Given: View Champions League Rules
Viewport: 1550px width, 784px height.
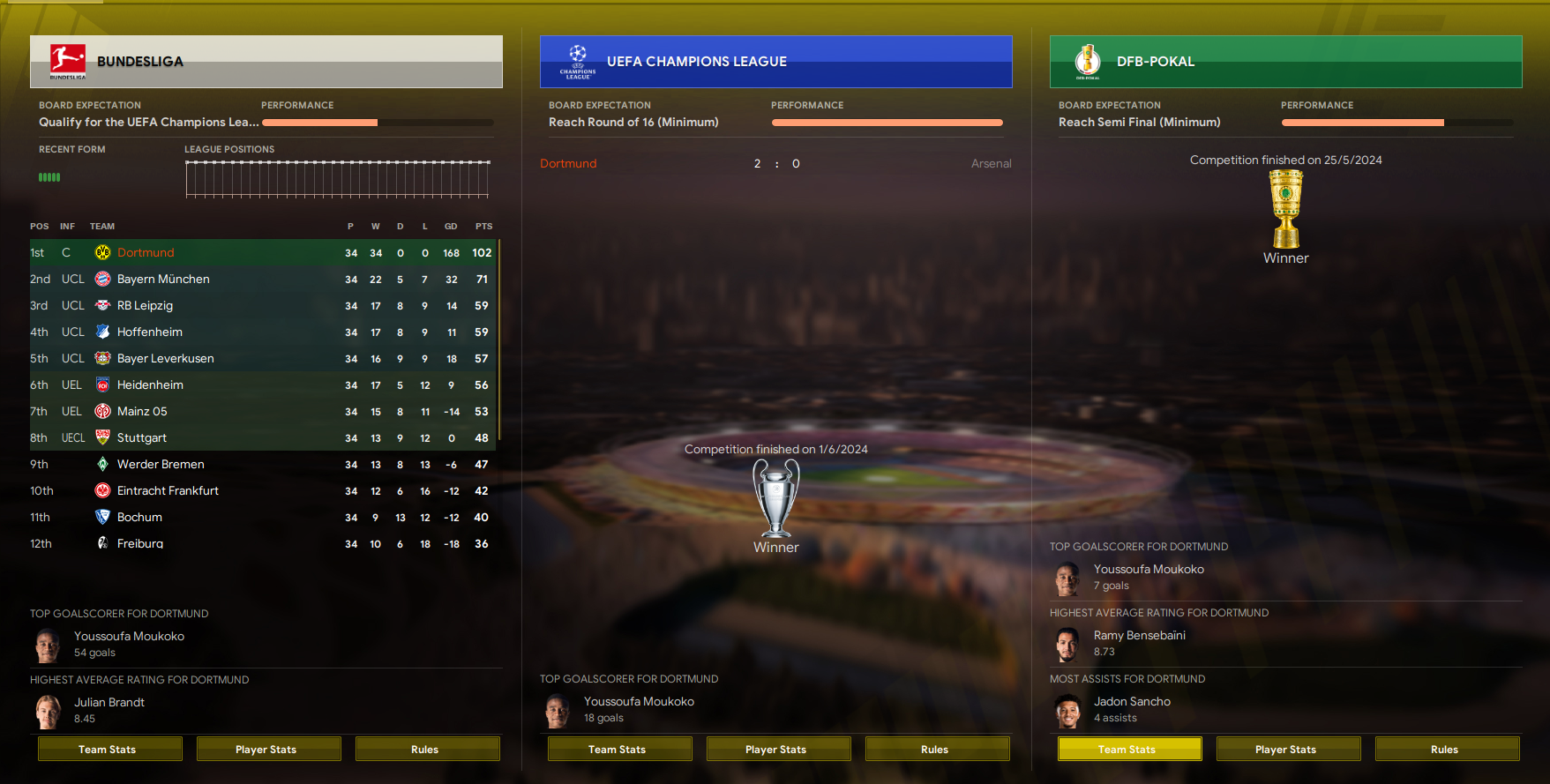Looking at the screenshot, I should 937,749.
